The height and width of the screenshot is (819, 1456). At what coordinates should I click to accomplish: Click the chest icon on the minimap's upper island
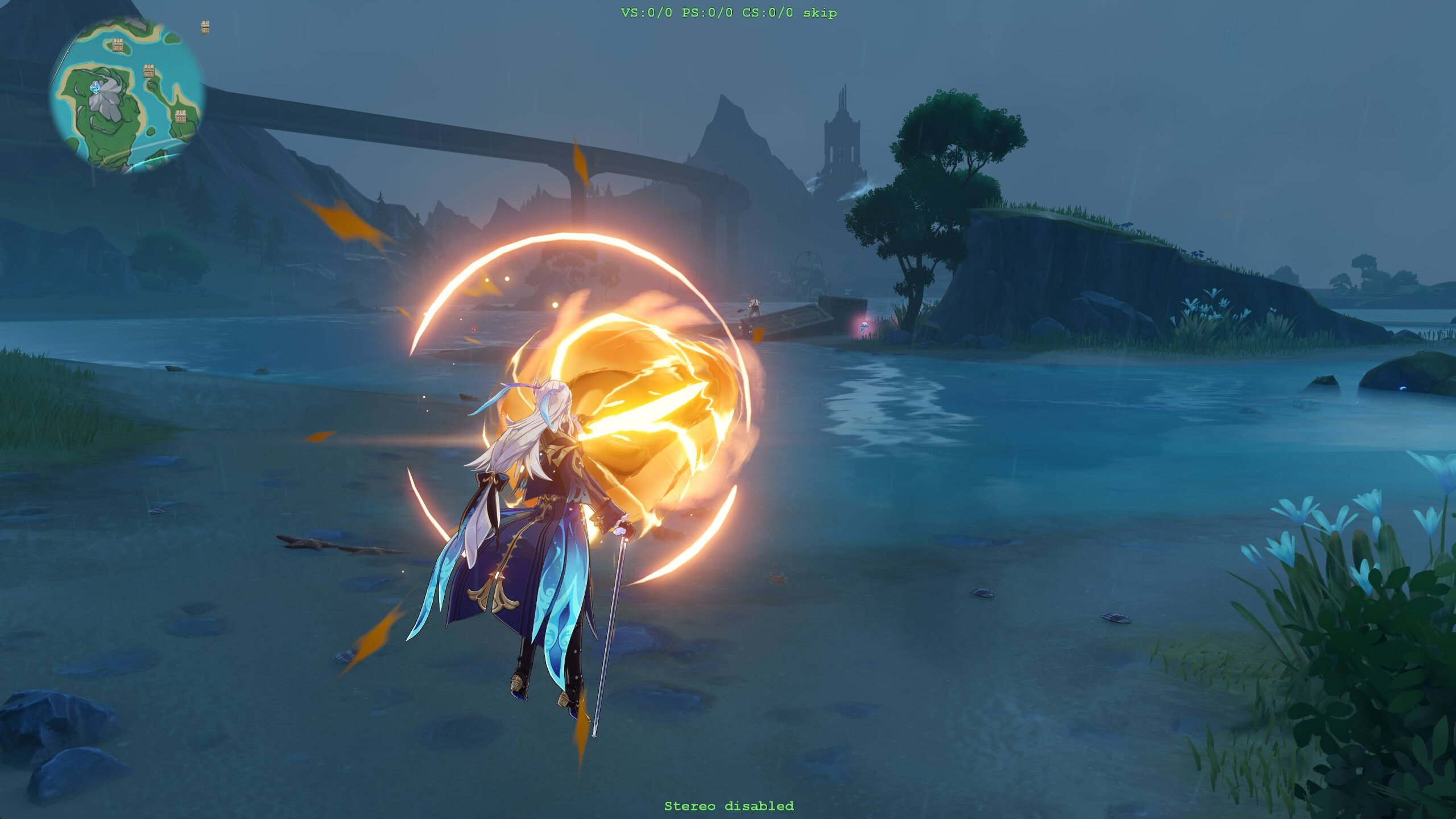[x=118, y=45]
